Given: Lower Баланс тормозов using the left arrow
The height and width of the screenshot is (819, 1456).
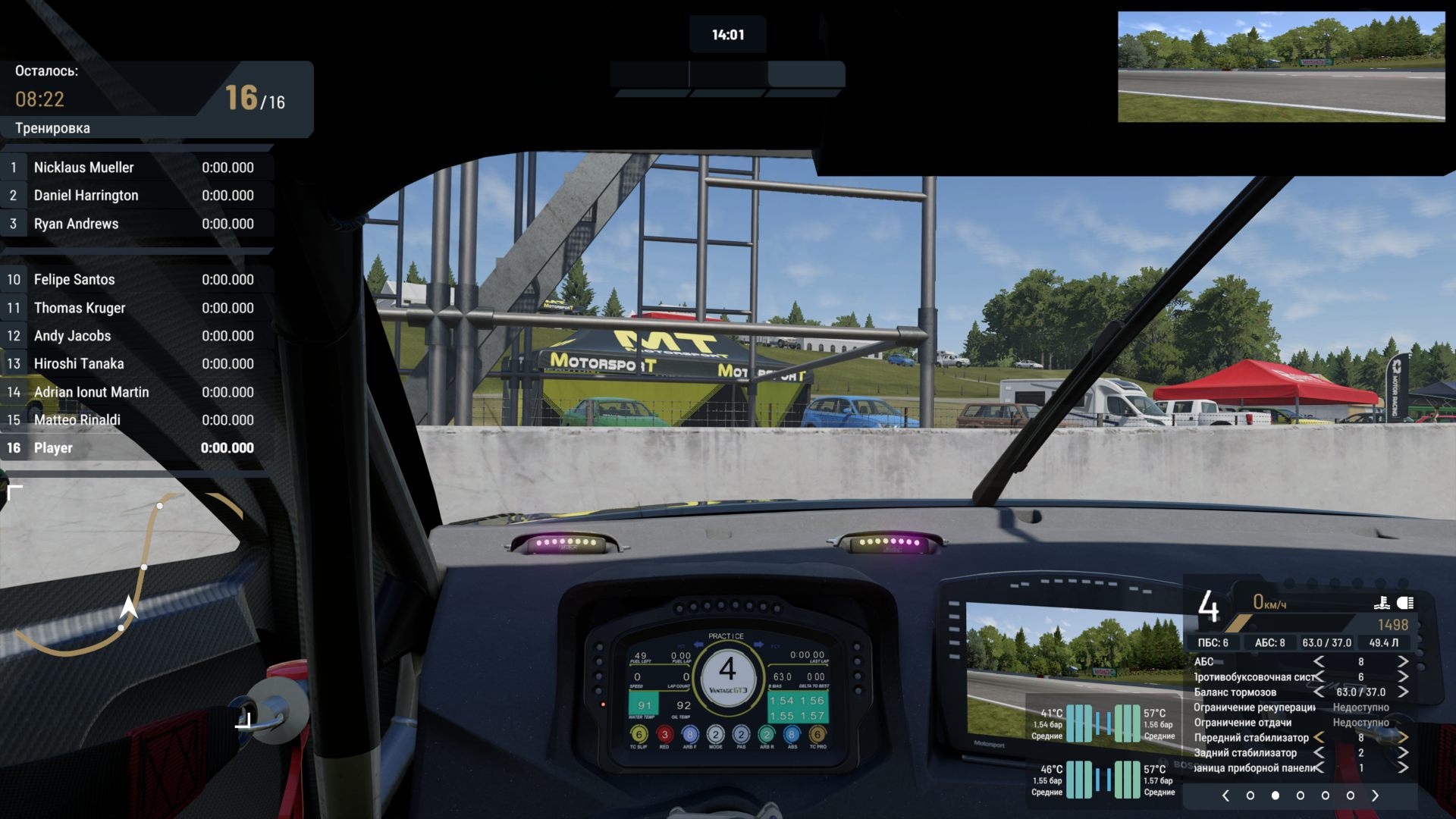Looking at the screenshot, I should tap(1319, 692).
